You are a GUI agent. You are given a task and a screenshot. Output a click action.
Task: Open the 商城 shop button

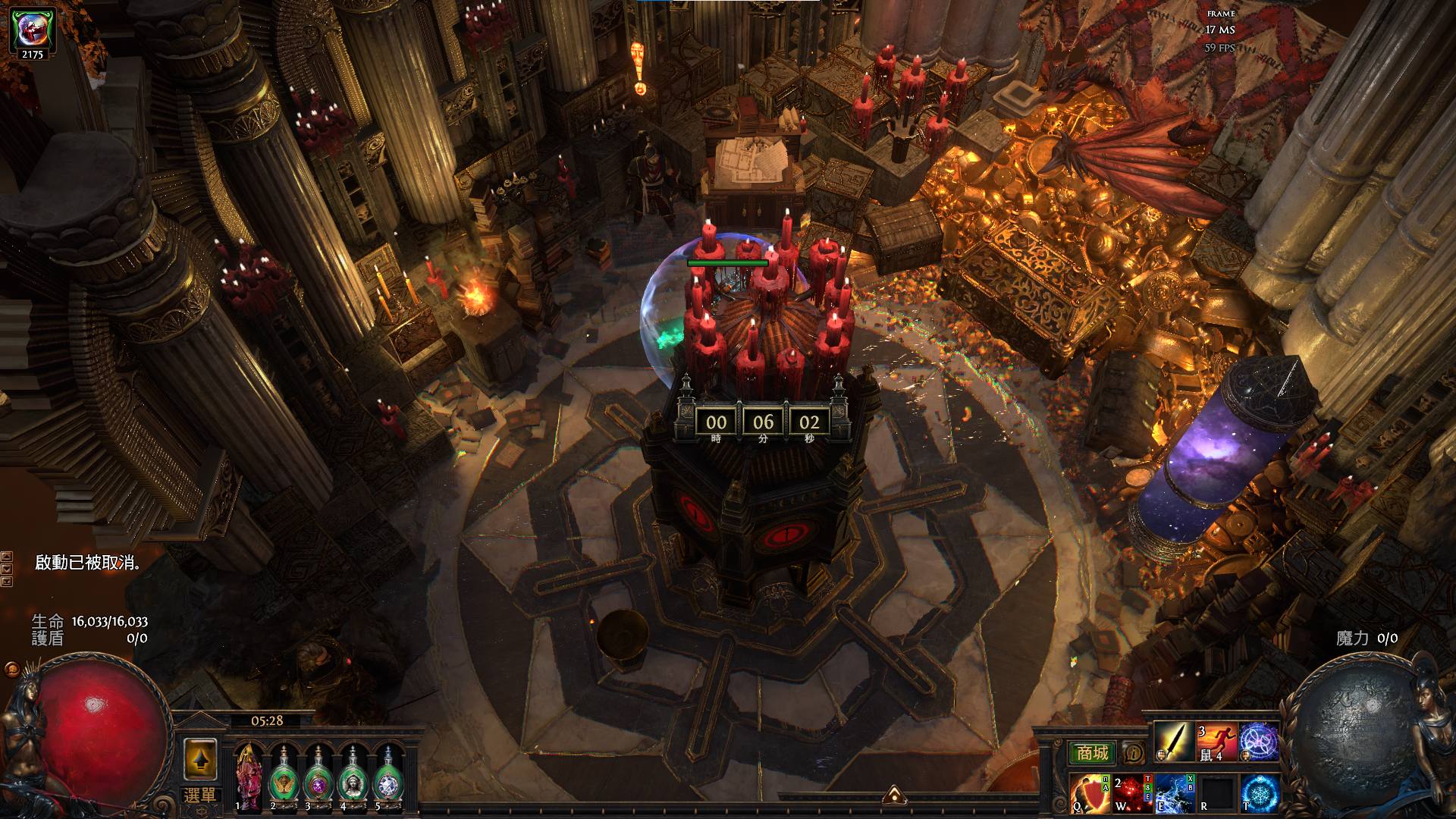(1092, 752)
